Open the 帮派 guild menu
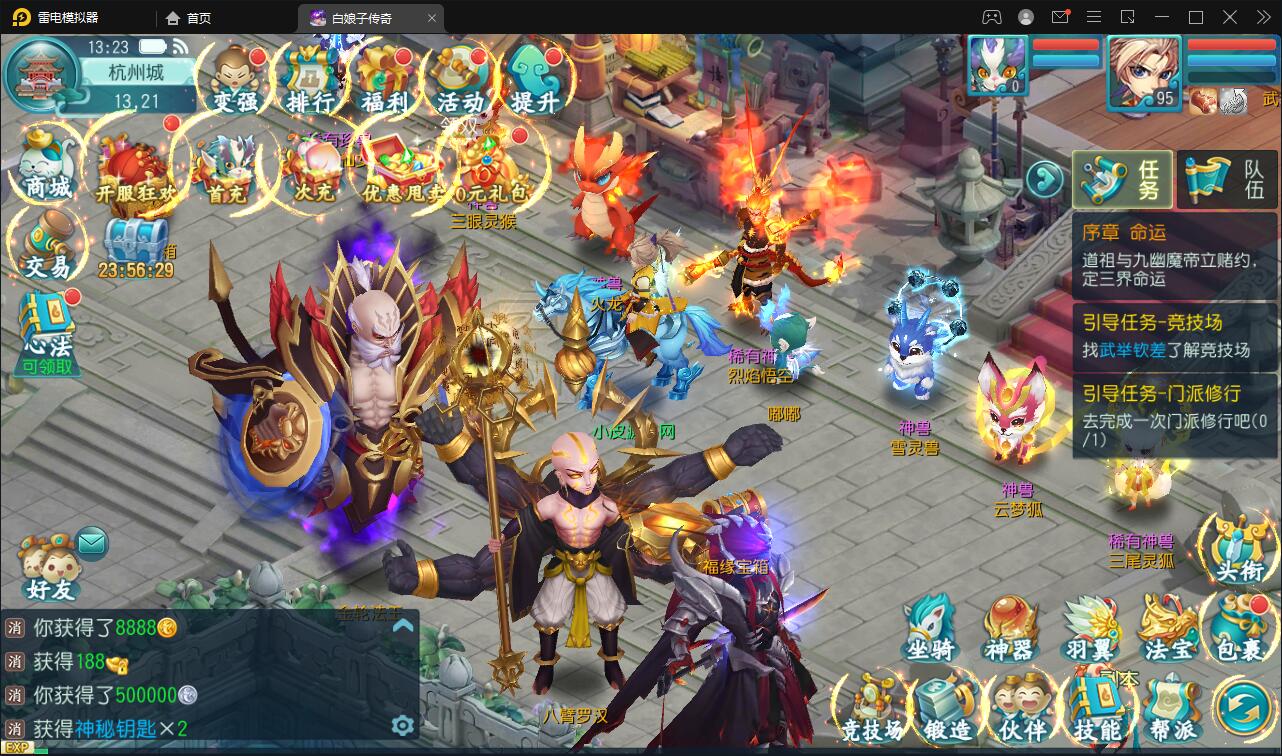 coord(1172,708)
